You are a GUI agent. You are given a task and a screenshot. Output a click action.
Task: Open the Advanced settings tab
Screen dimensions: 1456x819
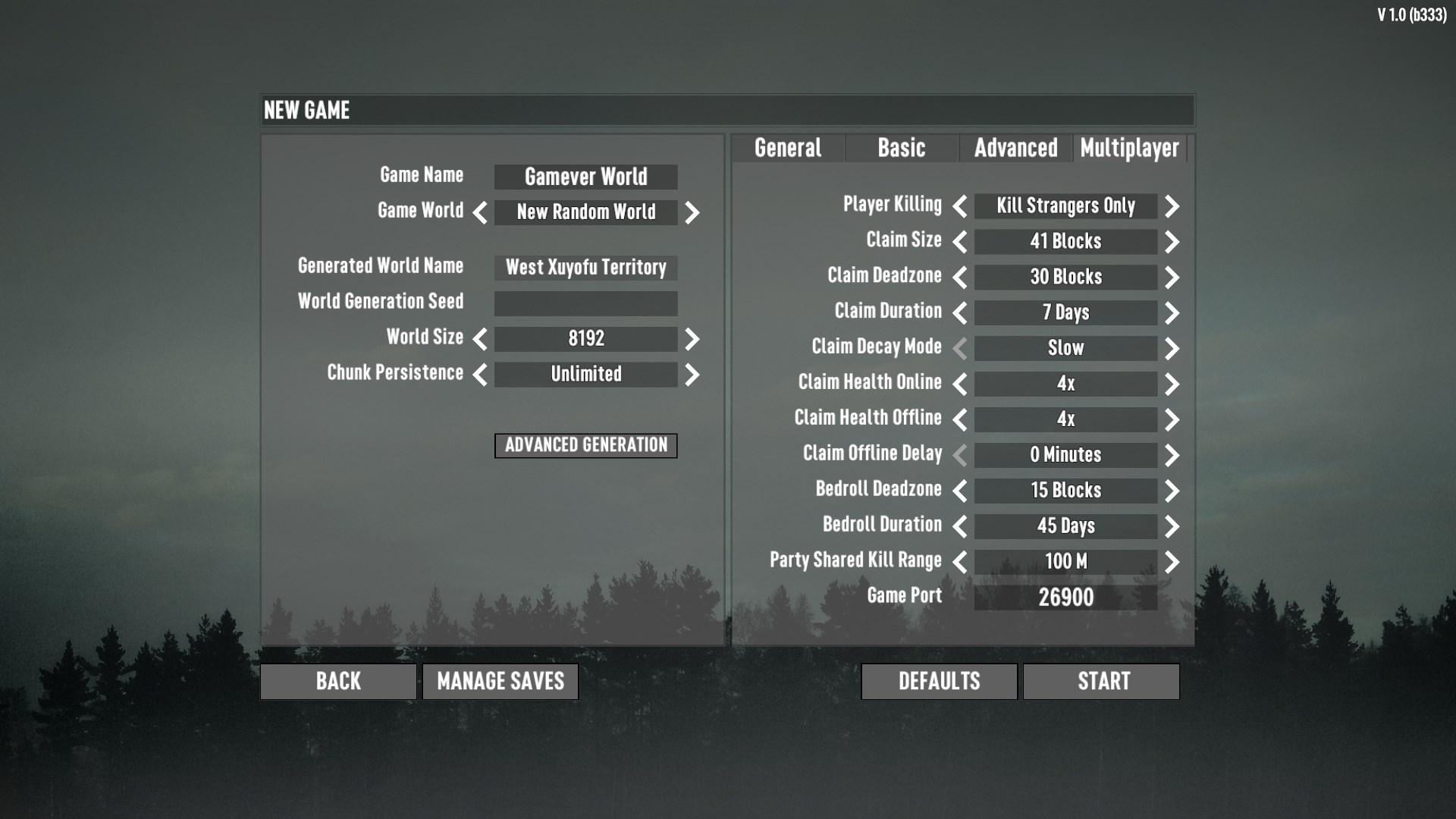[x=1016, y=149]
